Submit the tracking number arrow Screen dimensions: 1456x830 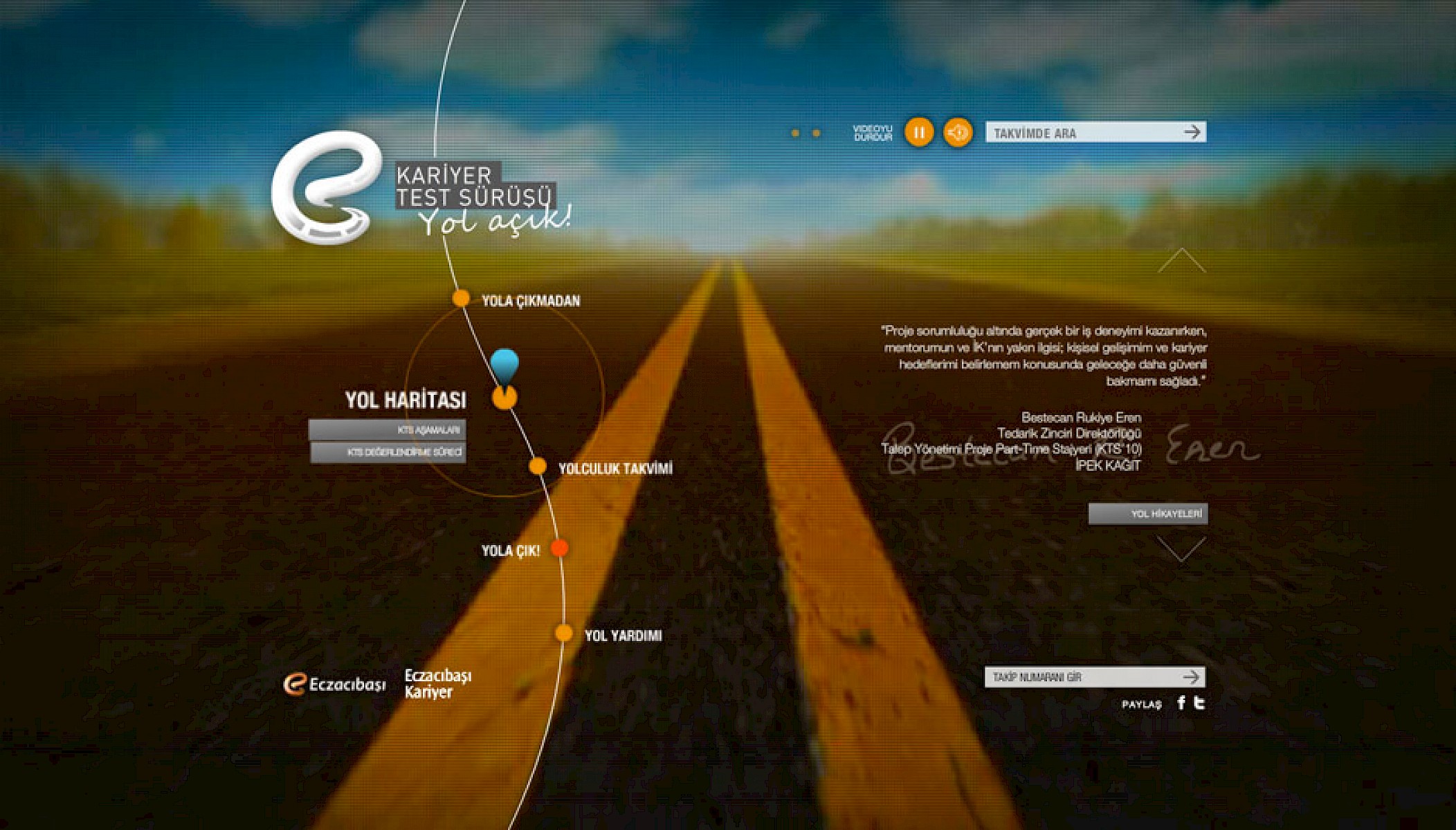click(x=1191, y=677)
